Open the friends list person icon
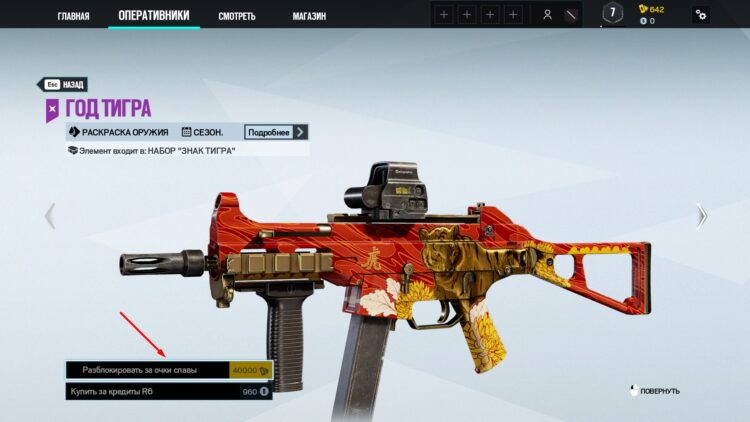 coord(547,15)
